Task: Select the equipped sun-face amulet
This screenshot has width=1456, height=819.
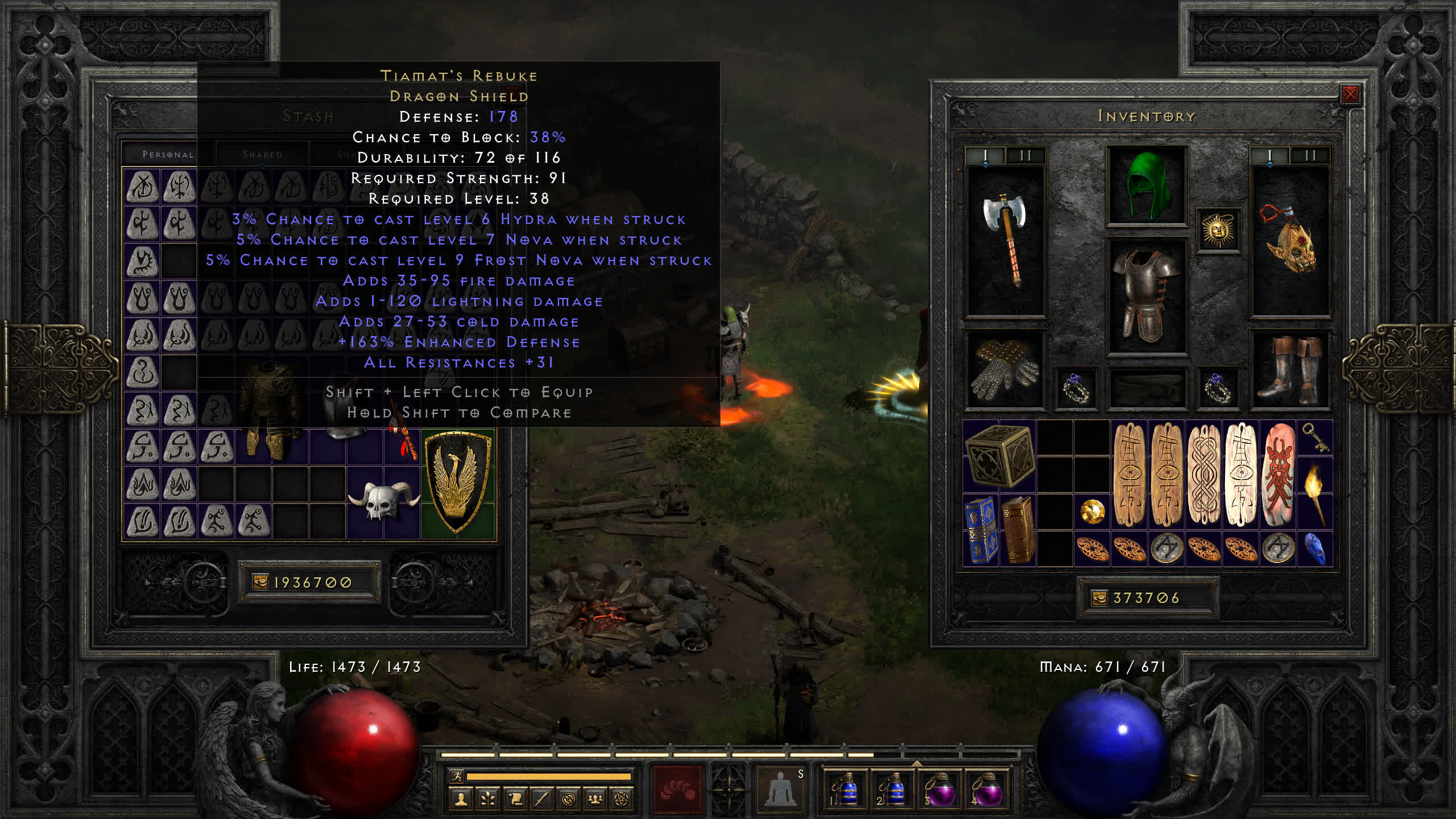Action: 1218,230
